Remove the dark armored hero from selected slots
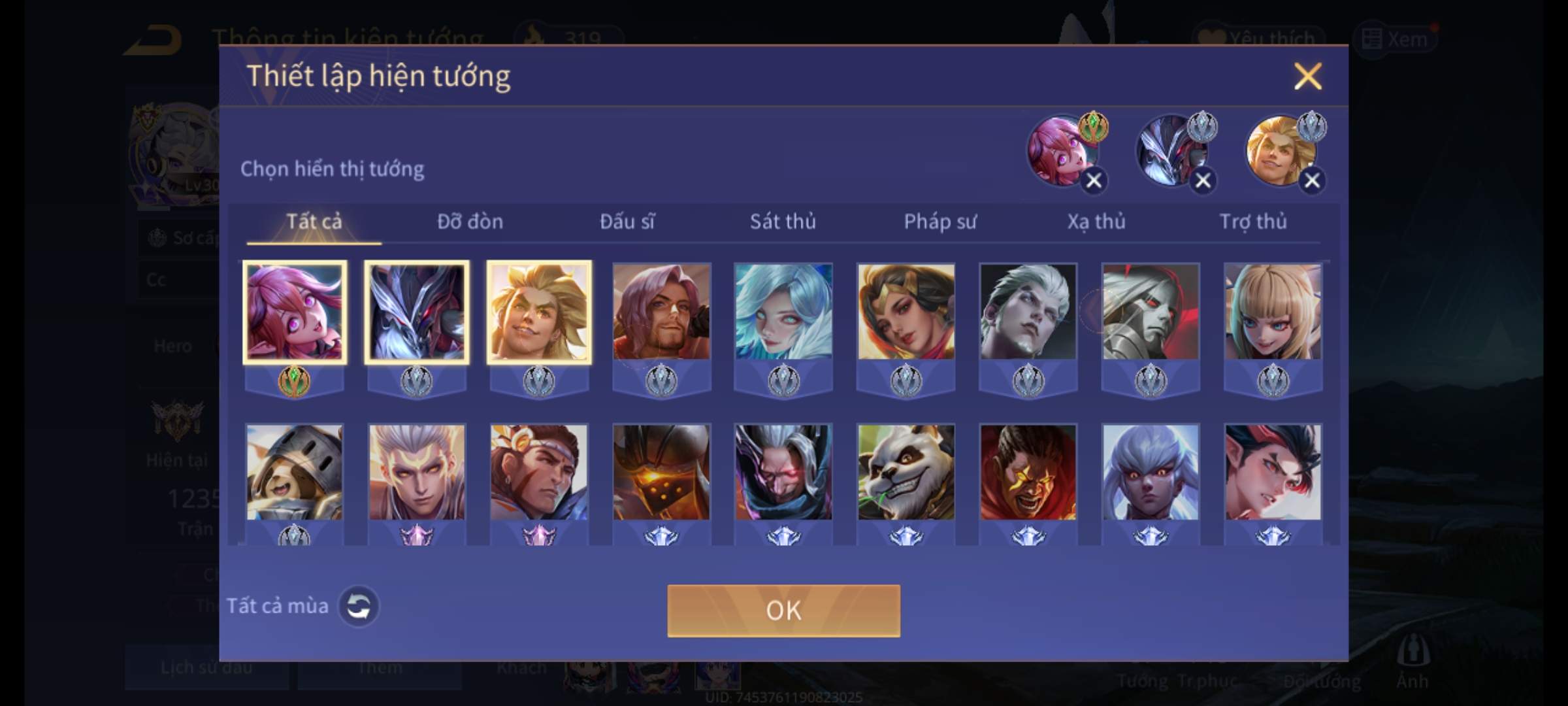The width and height of the screenshot is (1568, 706). pyautogui.click(x=1203, y=180)
